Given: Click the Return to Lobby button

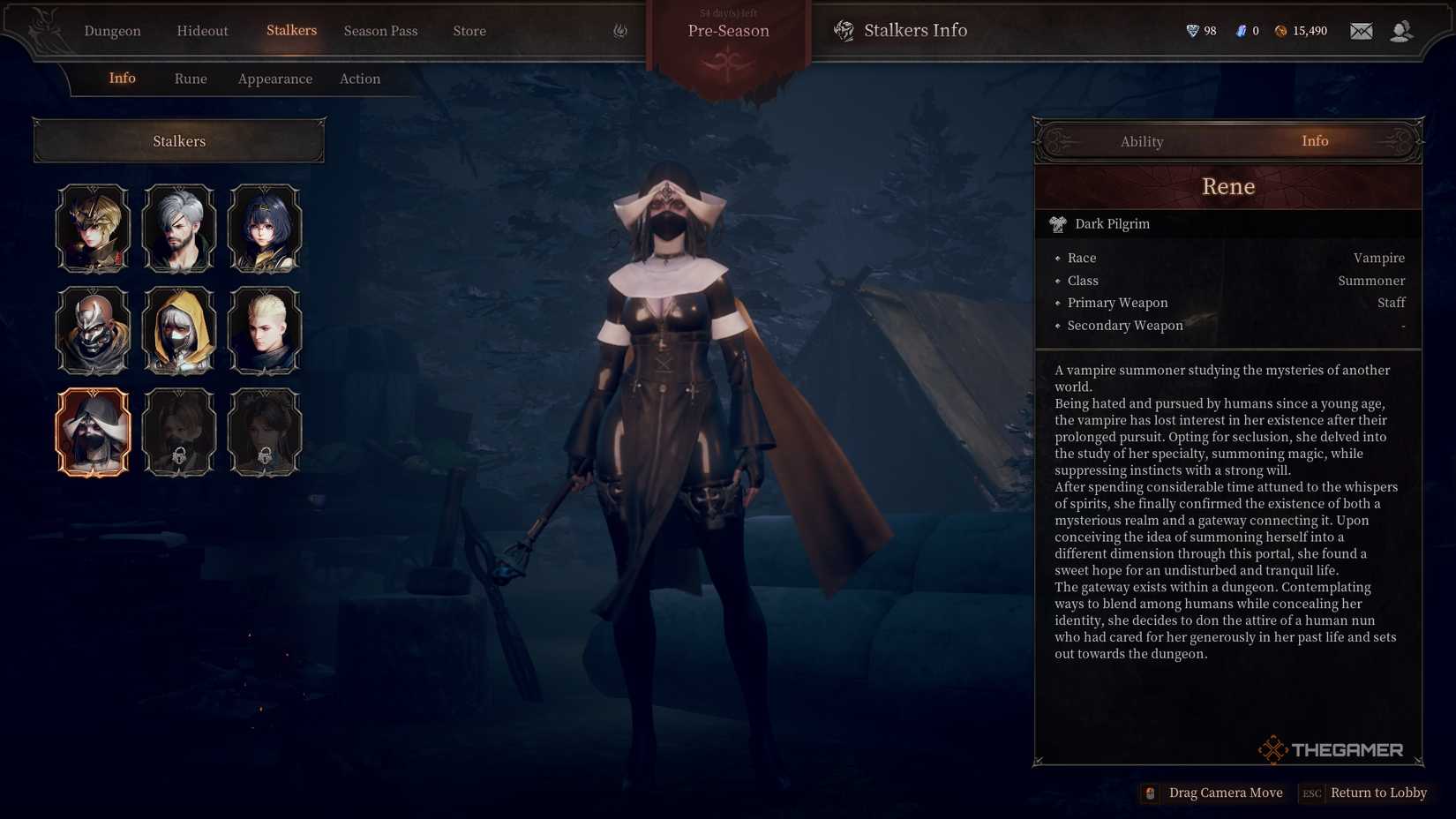Looking at the screenshot, I should click(1379, 793).
